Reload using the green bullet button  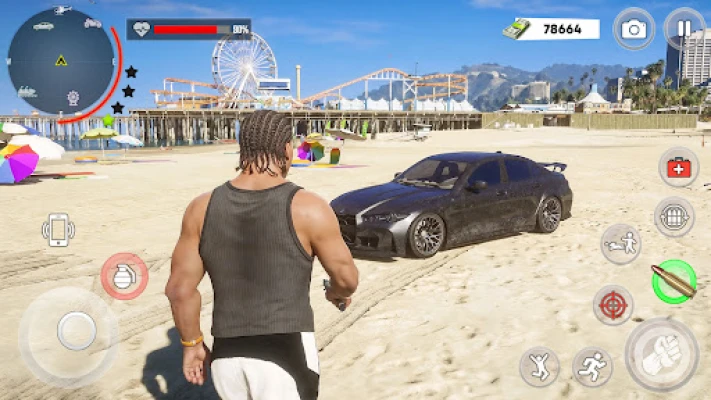click(x=674, y=280)
